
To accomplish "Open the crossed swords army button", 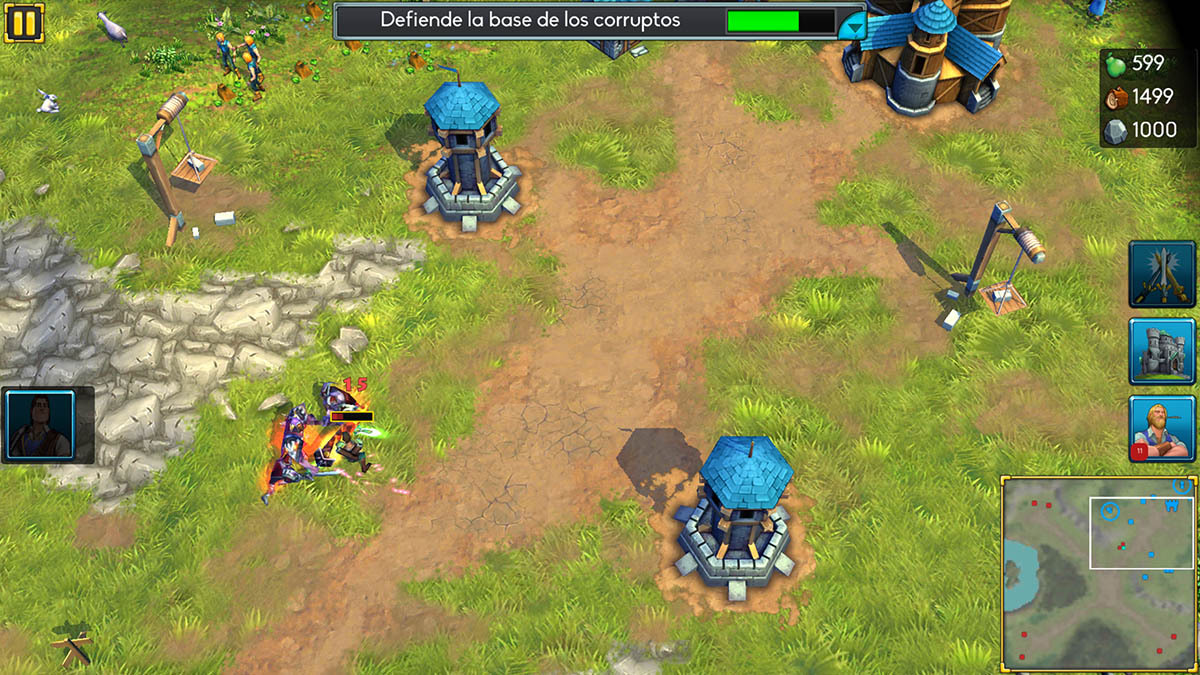I will click(1163, 274).
